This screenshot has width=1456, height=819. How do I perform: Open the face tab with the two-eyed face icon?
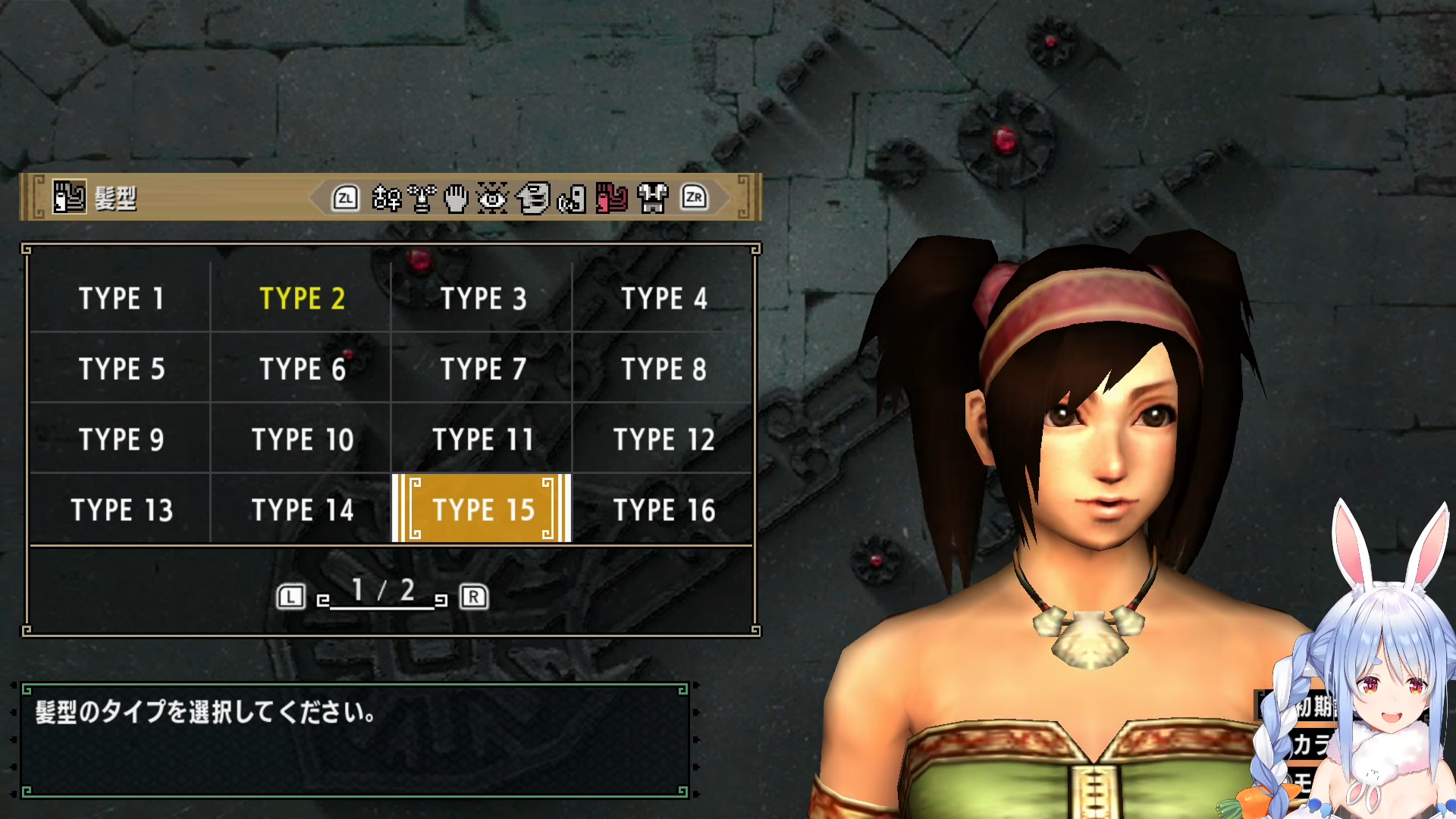pyautogui.click(x=422, y=199)
